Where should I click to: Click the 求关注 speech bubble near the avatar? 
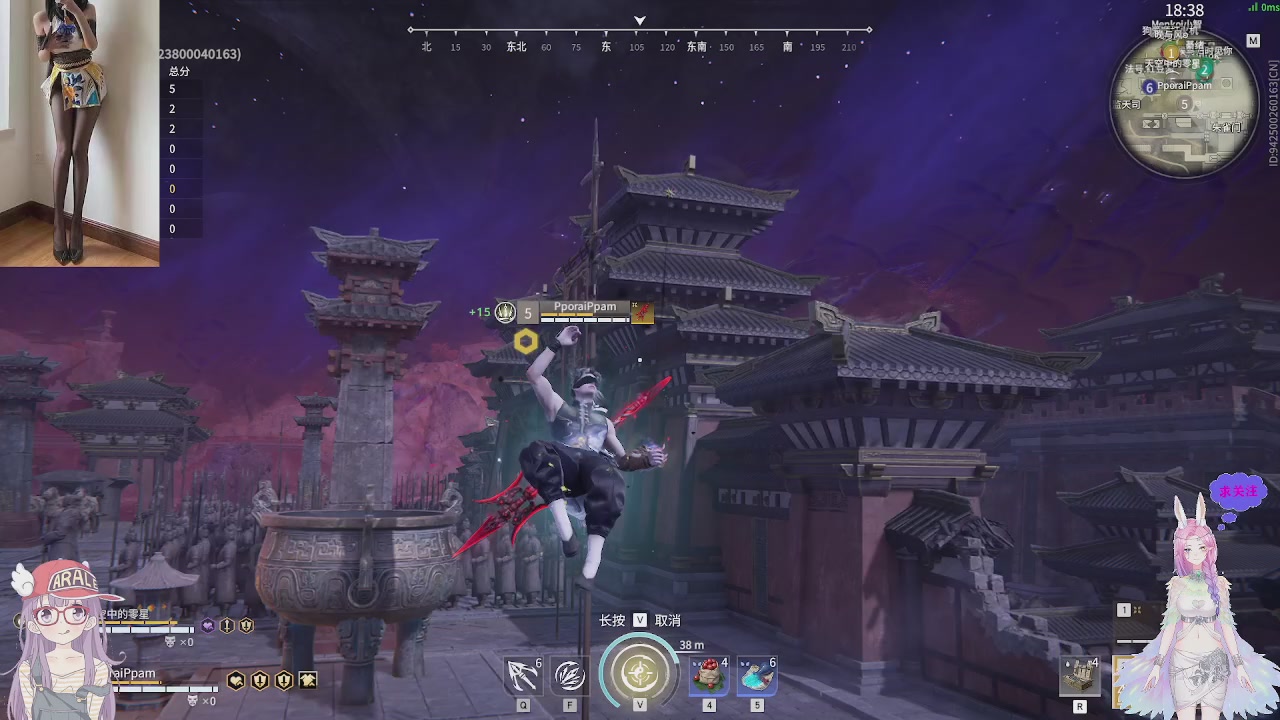[x=1238, y=490]
